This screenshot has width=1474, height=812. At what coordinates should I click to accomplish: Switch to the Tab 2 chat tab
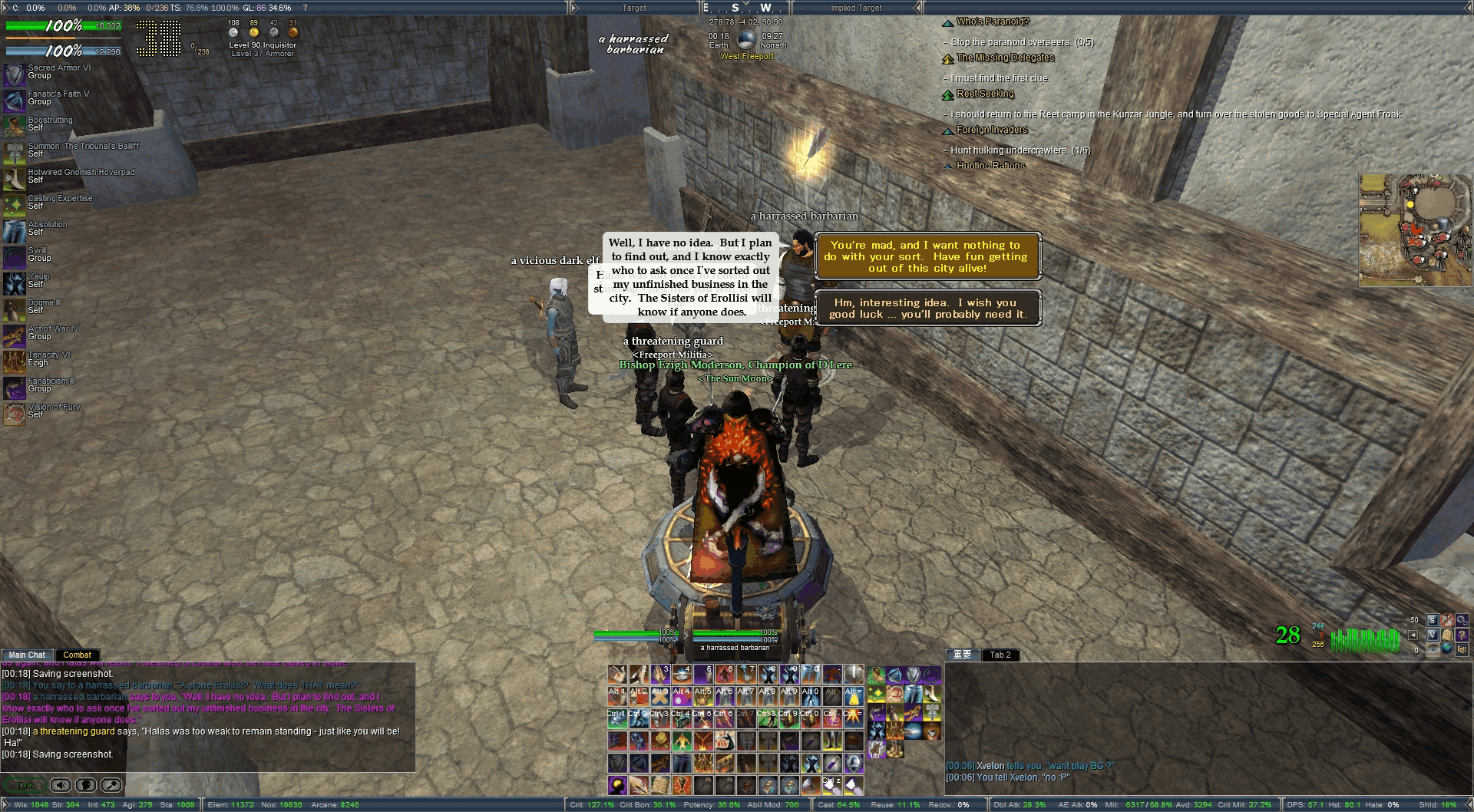(1000, 655)
